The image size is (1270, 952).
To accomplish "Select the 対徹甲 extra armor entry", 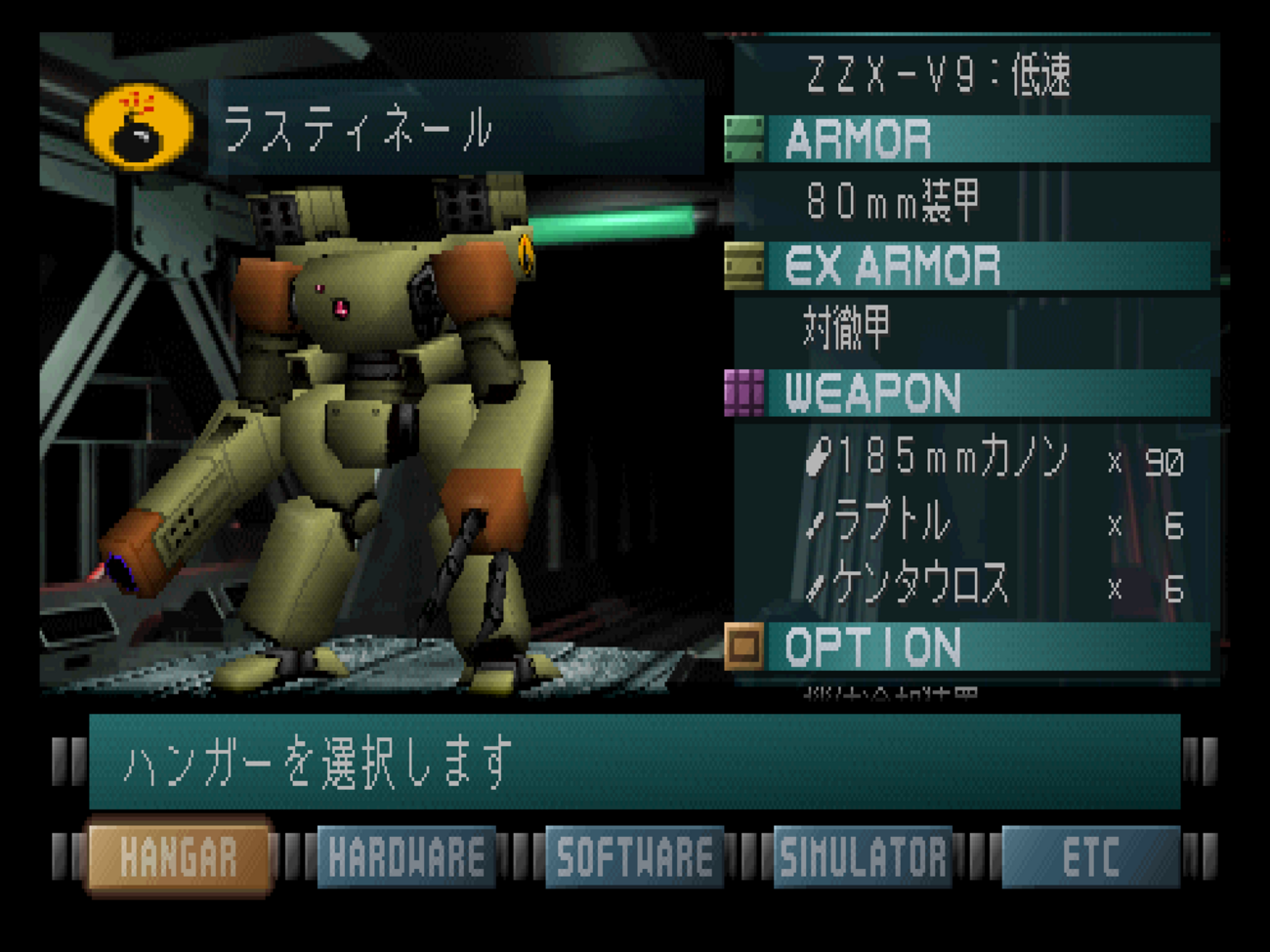I will pyautogui.click(x=847, y=328).
